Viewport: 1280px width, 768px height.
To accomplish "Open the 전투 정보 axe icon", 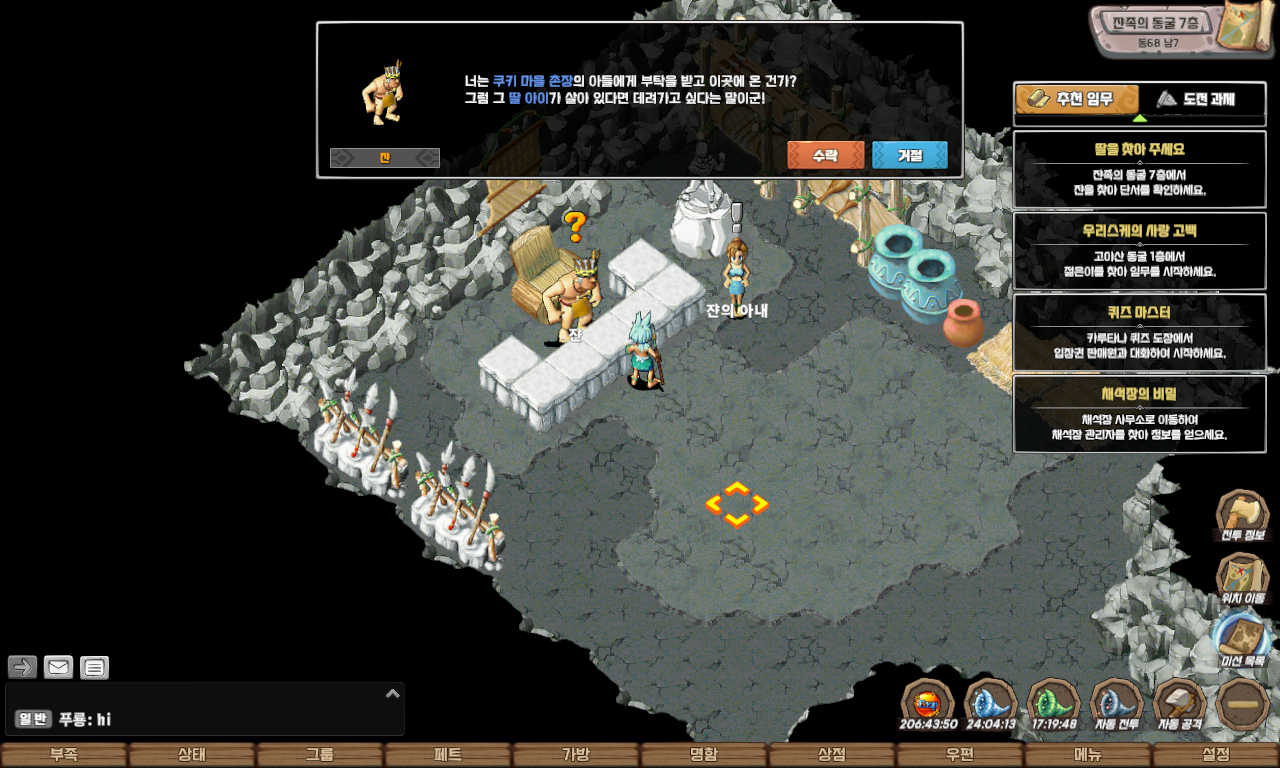I will coord(1242,516).
